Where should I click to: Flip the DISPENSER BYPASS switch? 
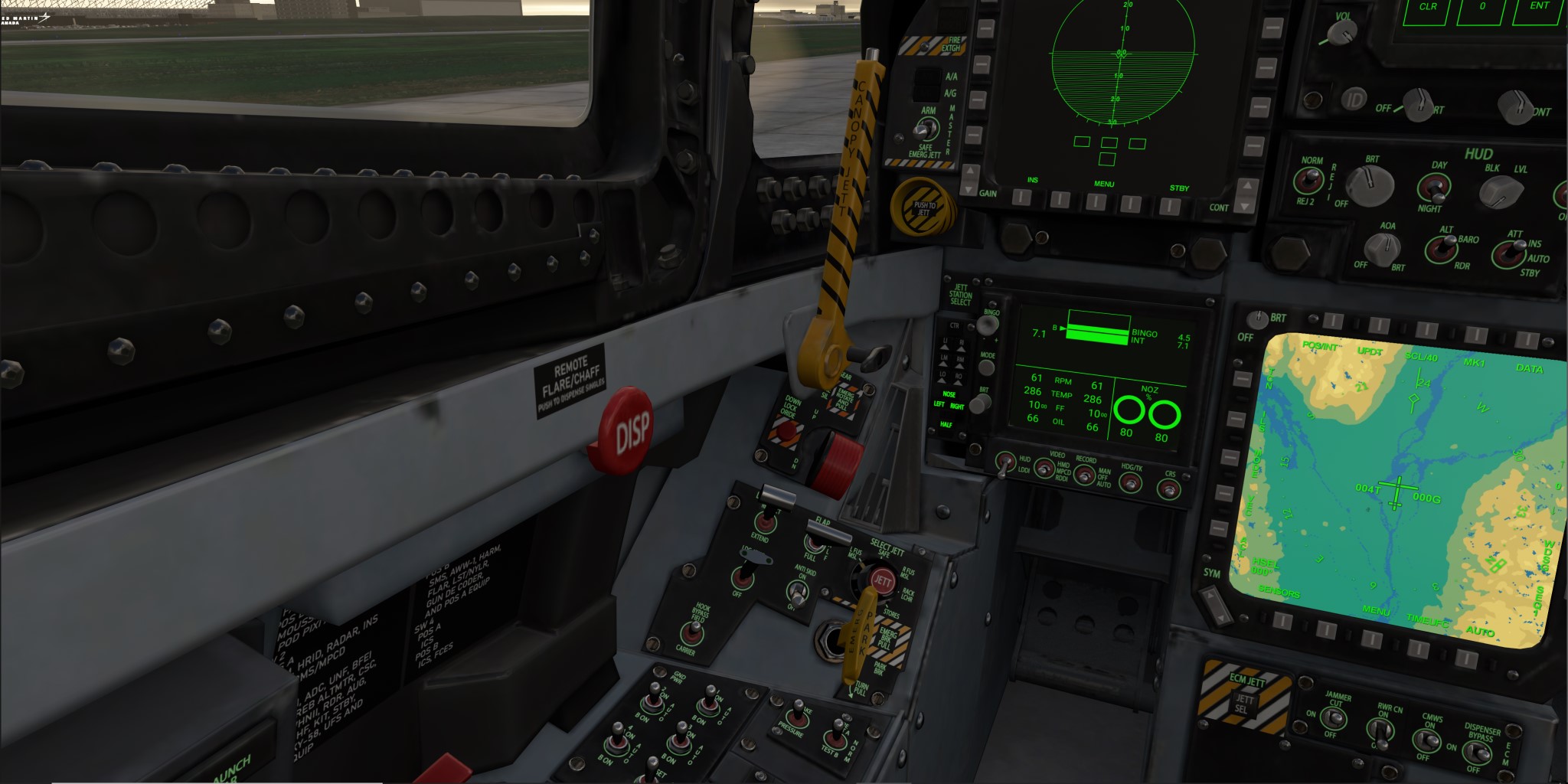(x=1477, y=752)
